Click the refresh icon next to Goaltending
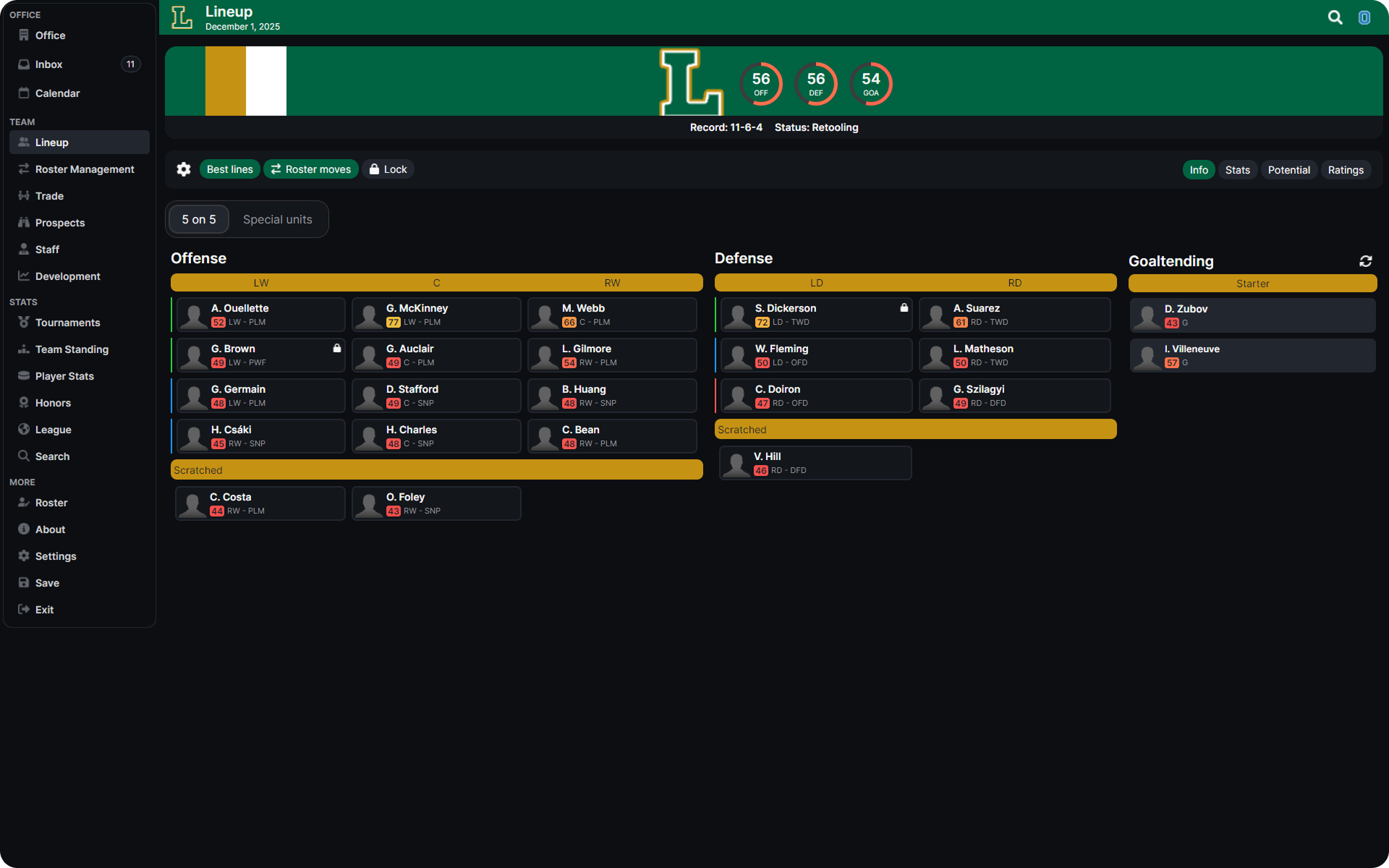Screen dimensions: 1389x868 pyautogui.click(x=1366, y=260)
